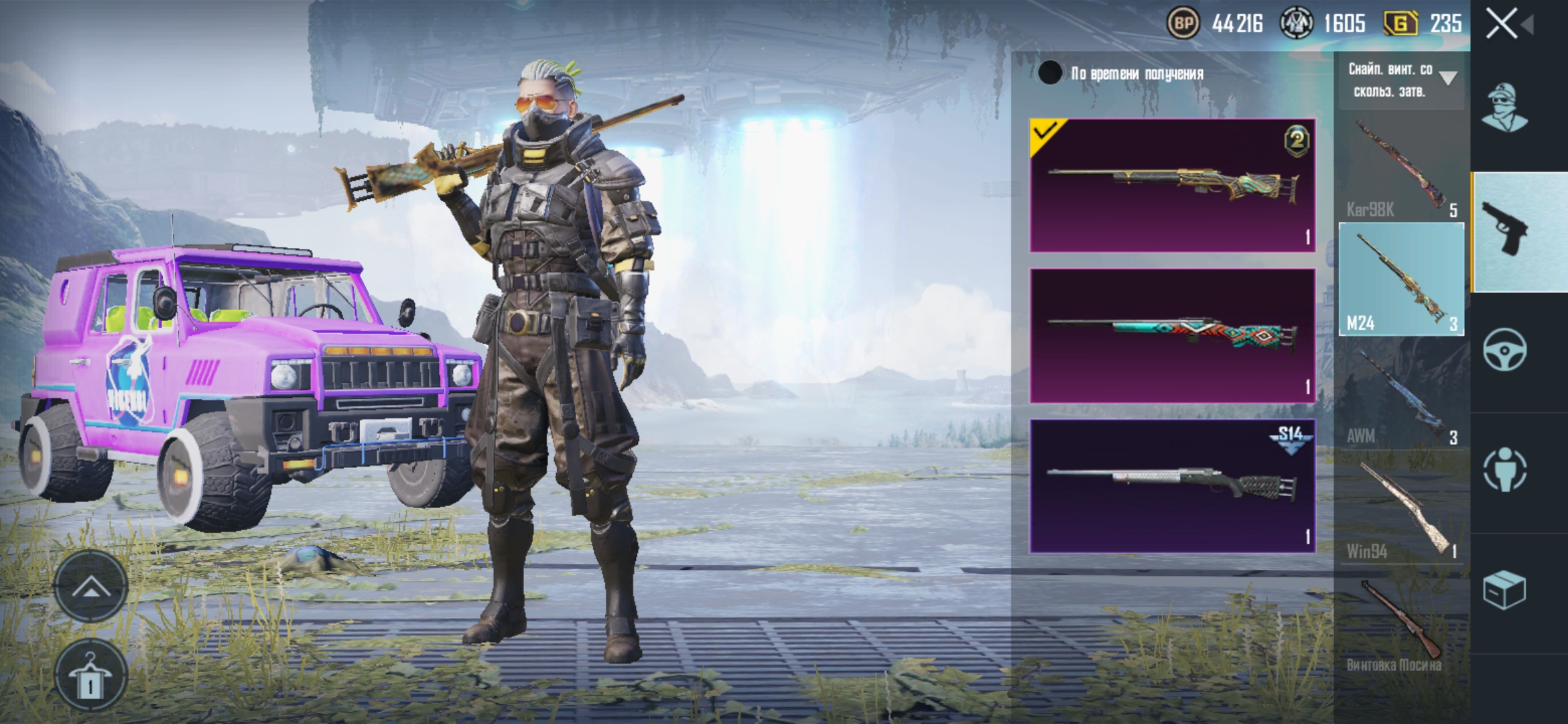Image resolution: width=1568 pixels, height=724 pixels.
Task: Open the box items tab
Action: coord(1505,590)
